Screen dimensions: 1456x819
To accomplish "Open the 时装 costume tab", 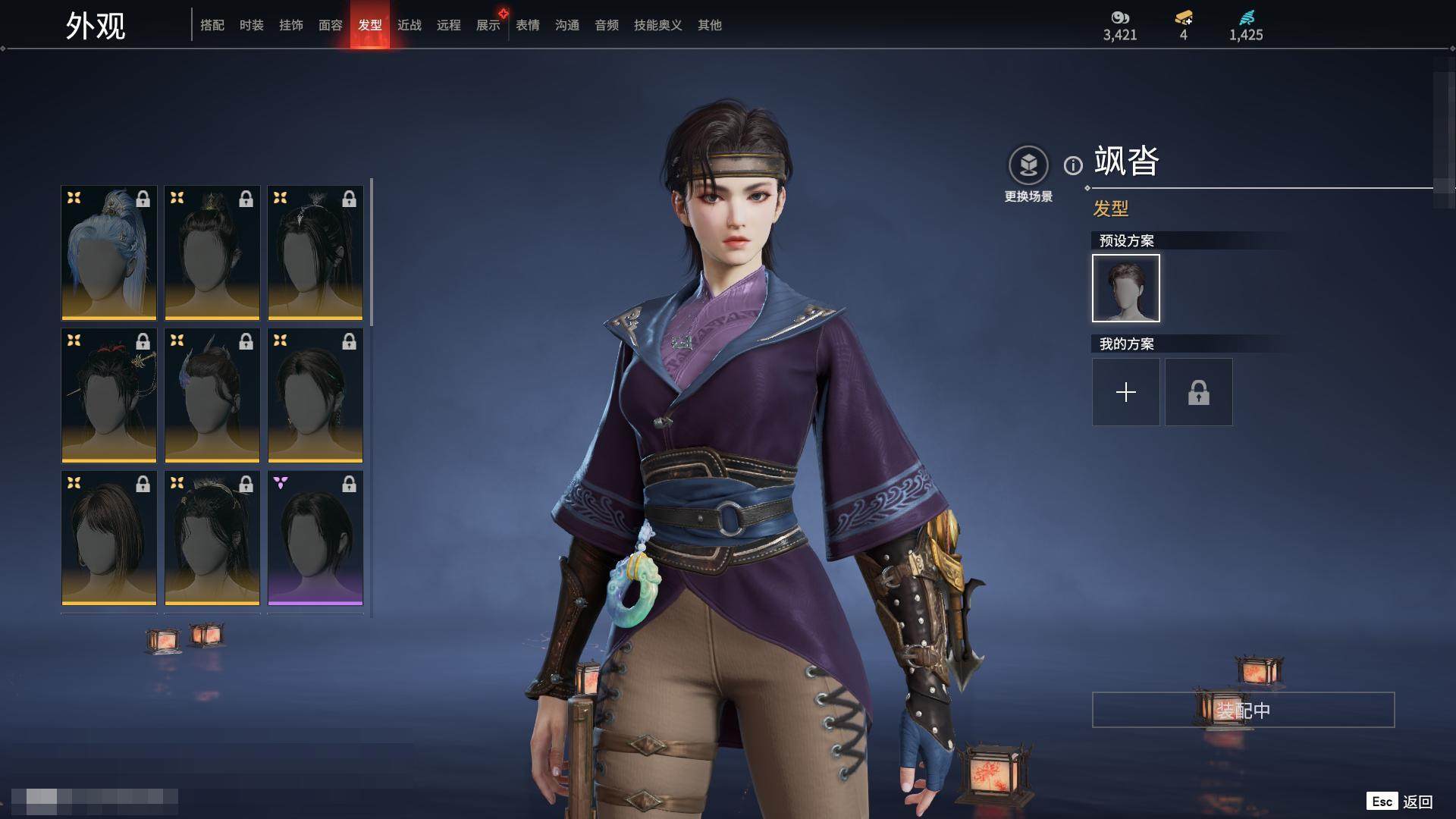I will pos(252,25).
